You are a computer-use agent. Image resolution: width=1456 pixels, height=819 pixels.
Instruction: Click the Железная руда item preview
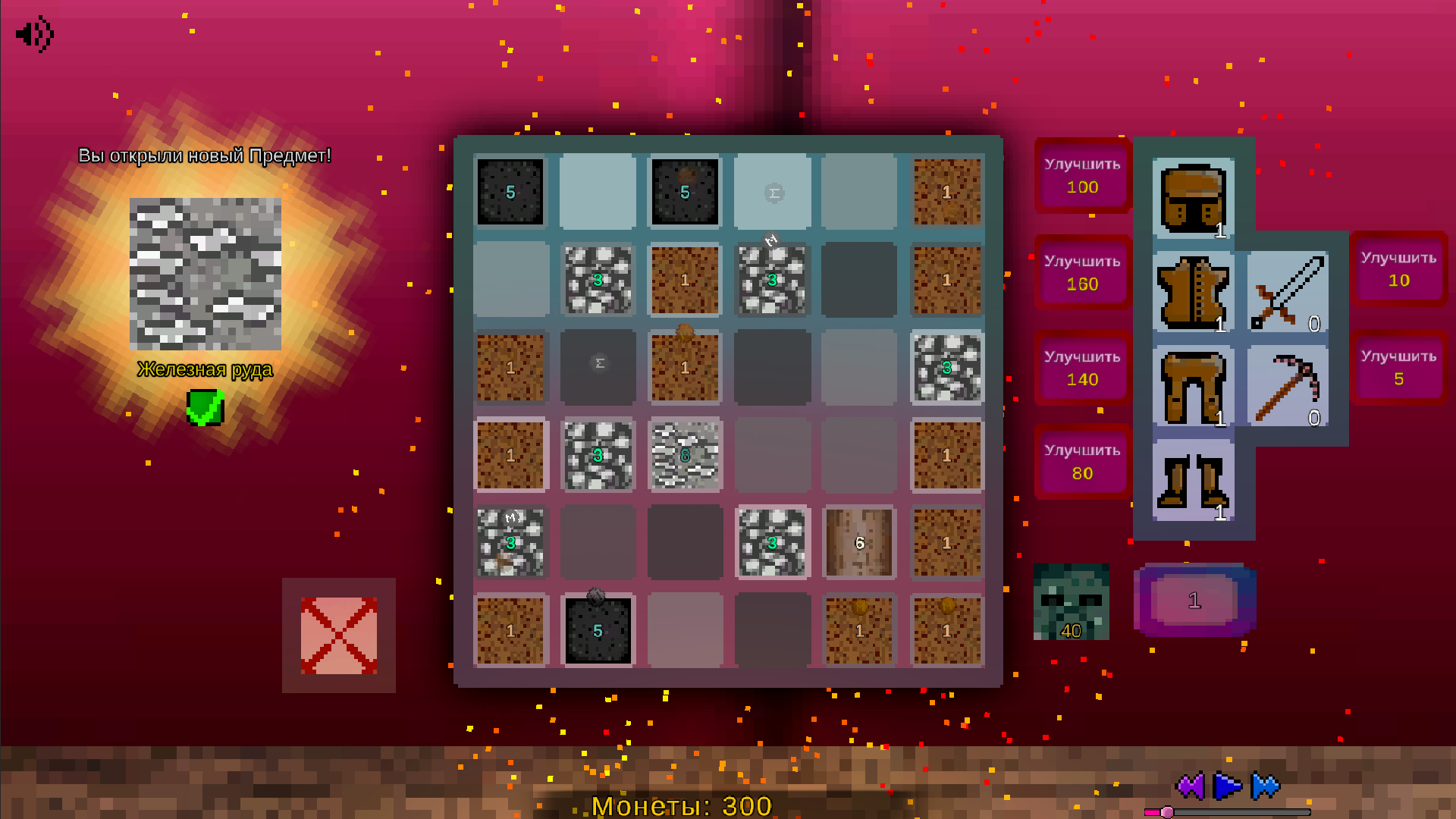tap(206, 273)
